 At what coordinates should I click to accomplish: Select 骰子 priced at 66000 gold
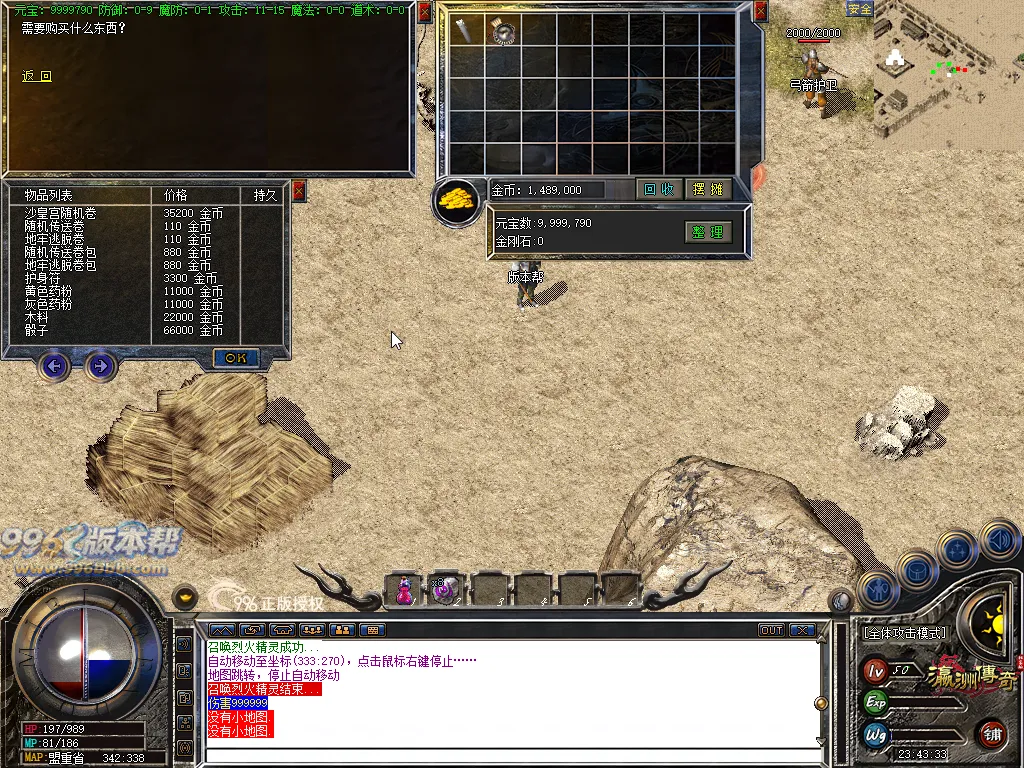(x=37, y=330)
